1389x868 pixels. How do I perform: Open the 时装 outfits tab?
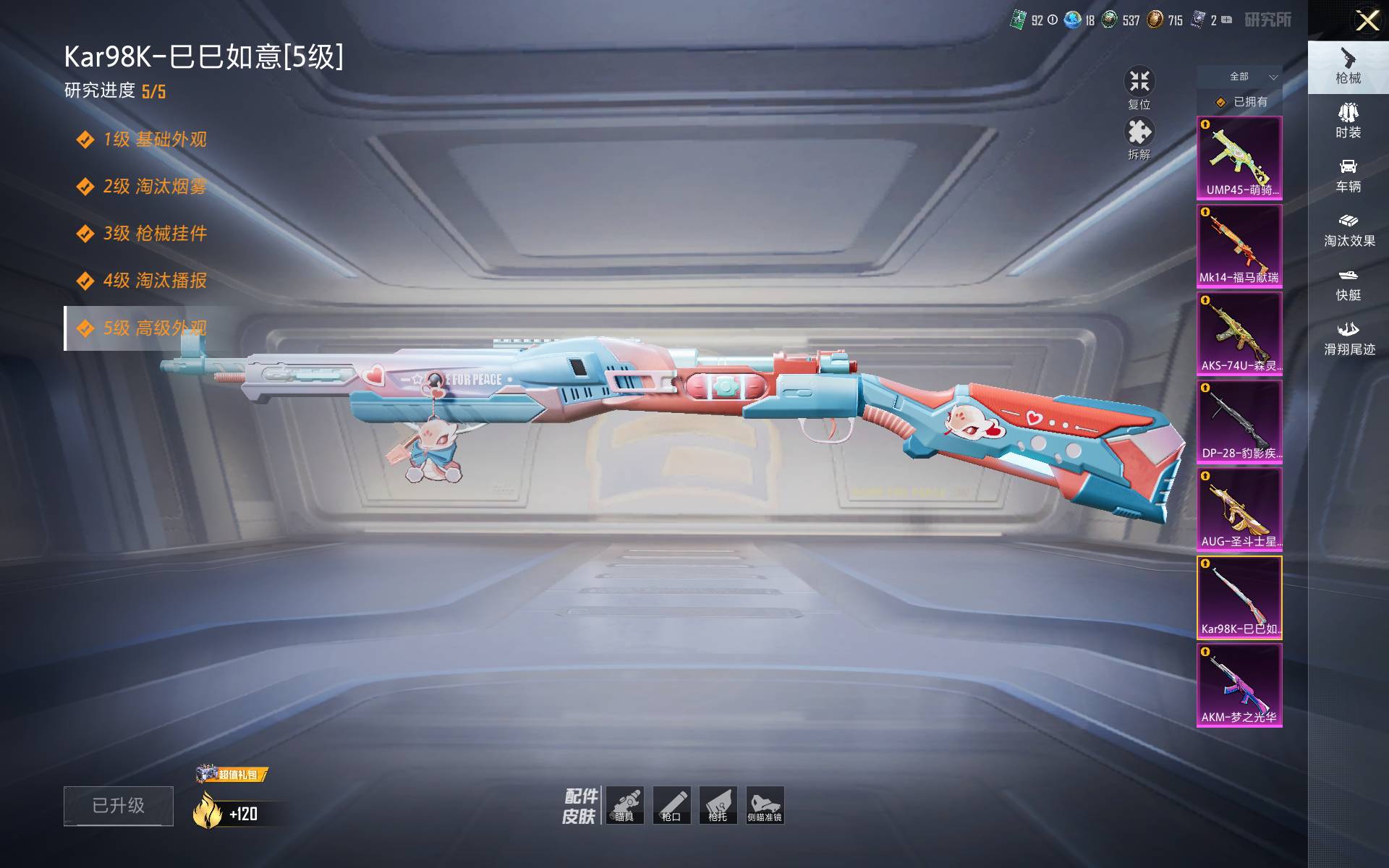[x=1348, y=121]
